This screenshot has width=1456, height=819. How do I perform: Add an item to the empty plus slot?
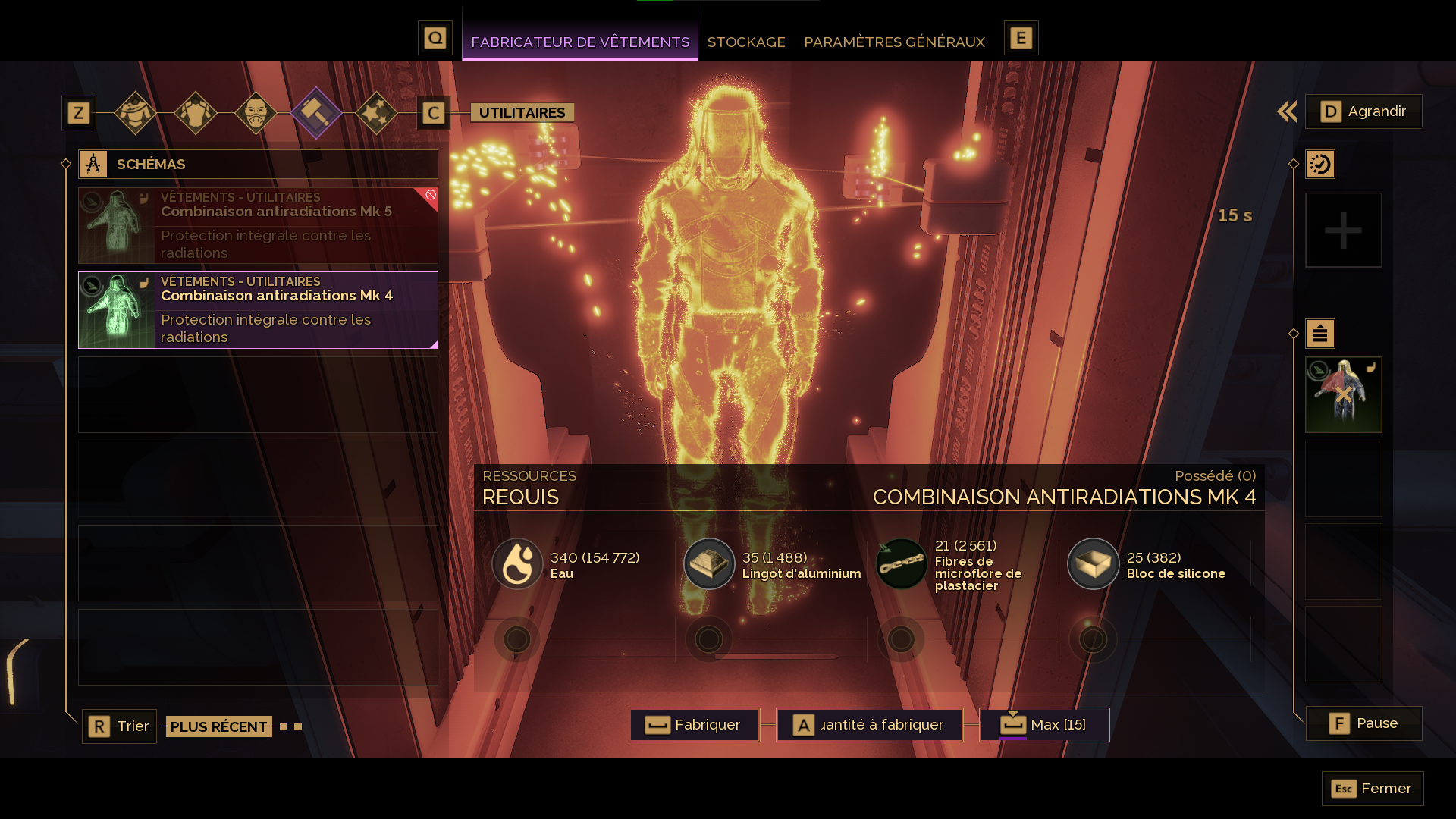pyautogui.click(x=1343, y=231)
